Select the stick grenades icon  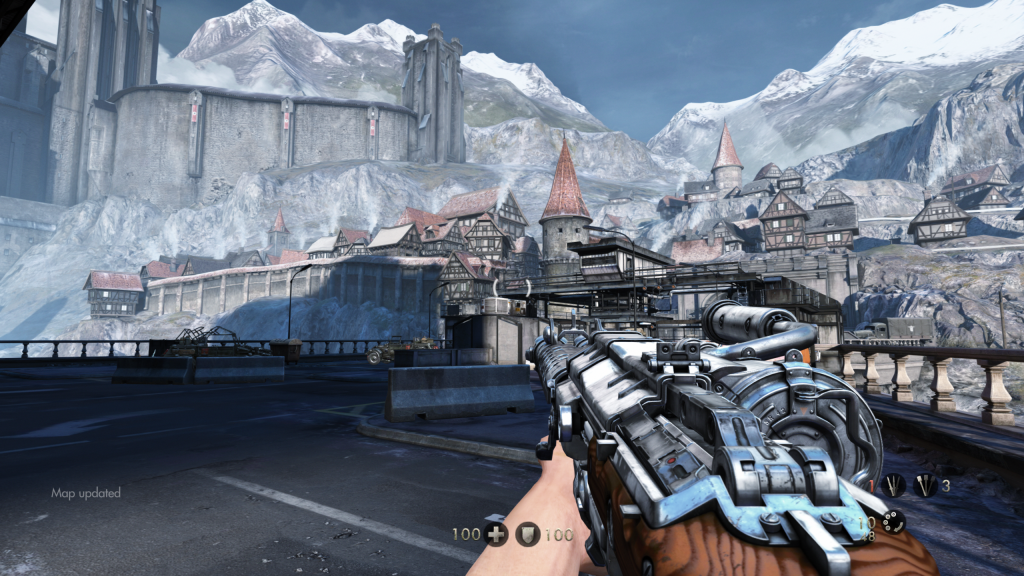pyautogui.click(x=925, y=486)
